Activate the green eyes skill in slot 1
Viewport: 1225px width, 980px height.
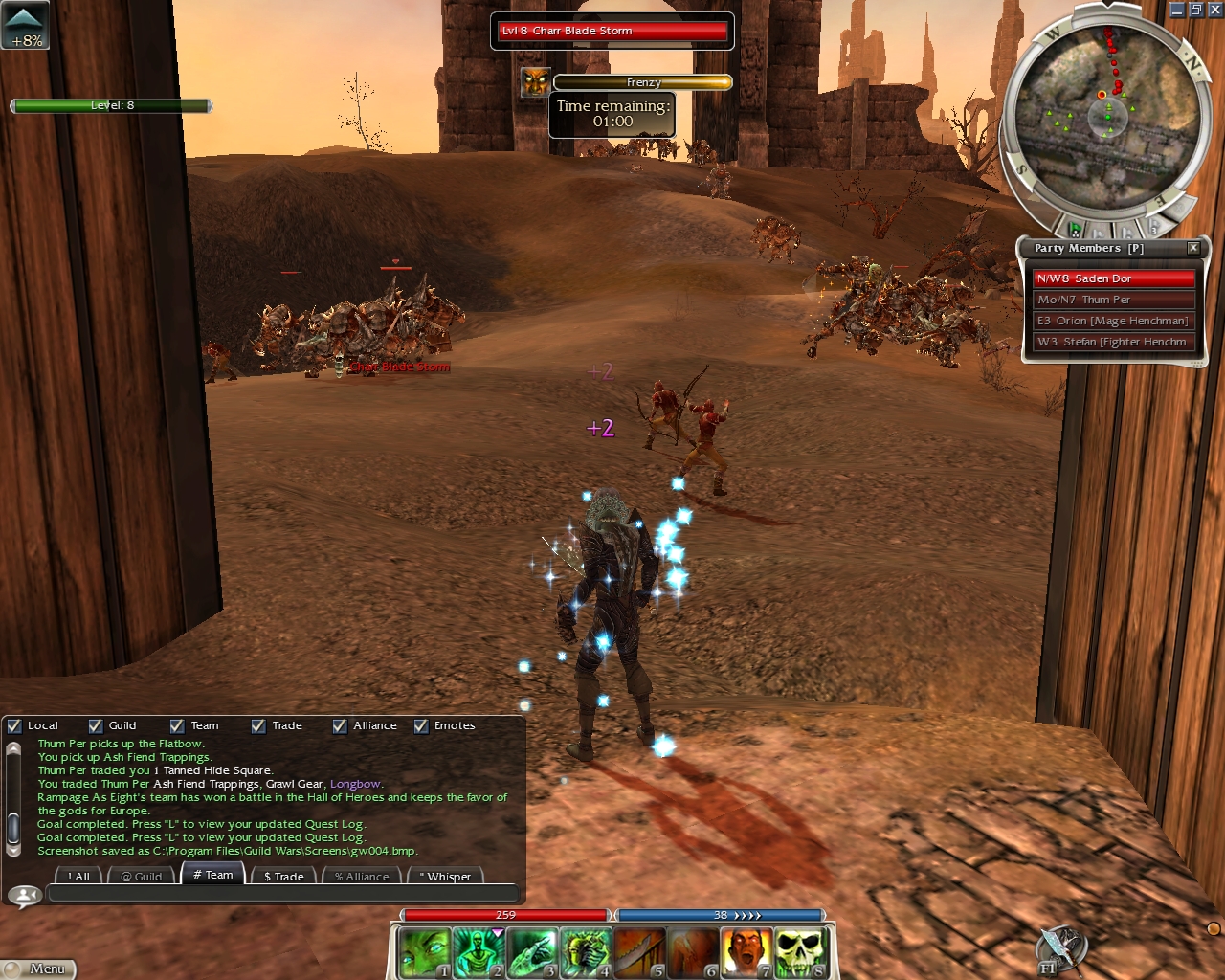click(x=423, y=952)
